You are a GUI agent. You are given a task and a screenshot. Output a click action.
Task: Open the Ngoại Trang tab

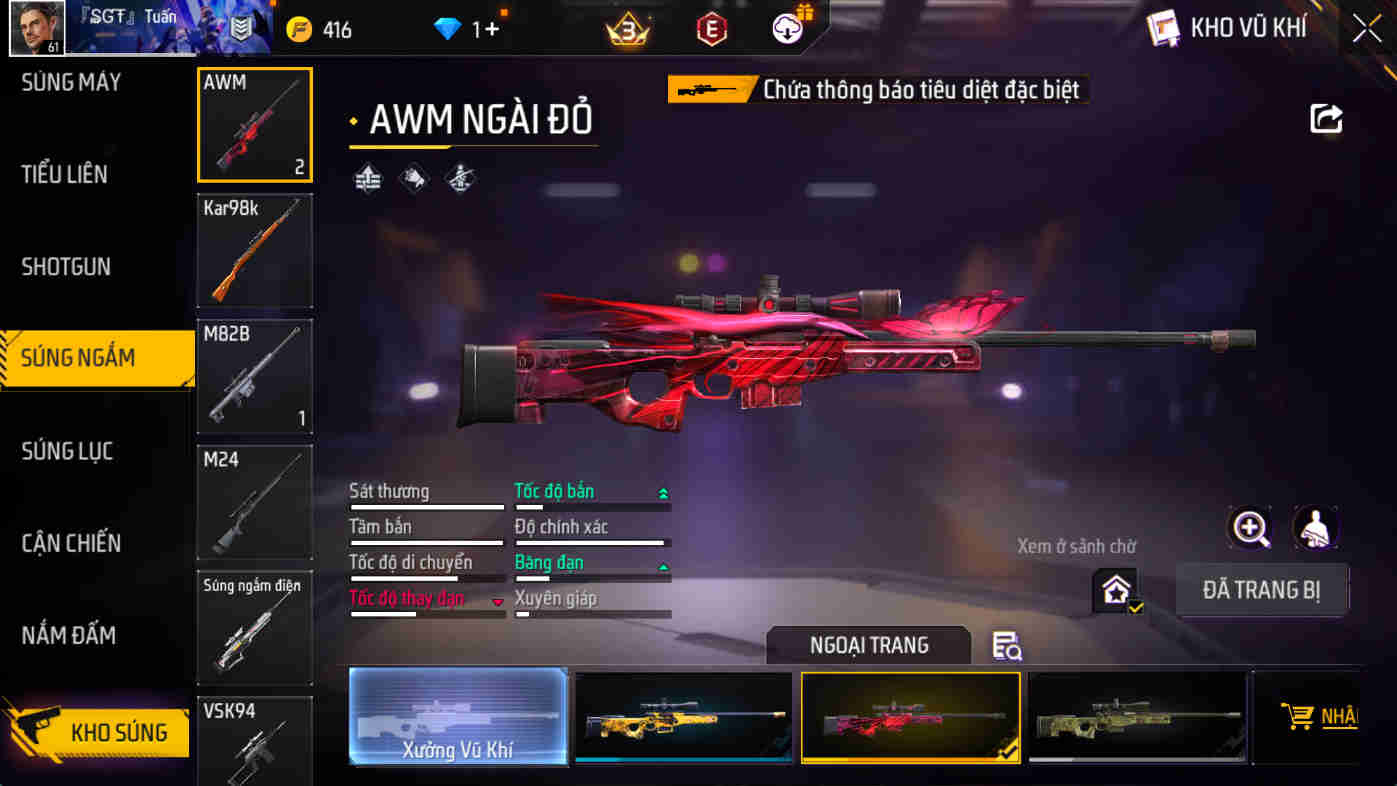868,646
